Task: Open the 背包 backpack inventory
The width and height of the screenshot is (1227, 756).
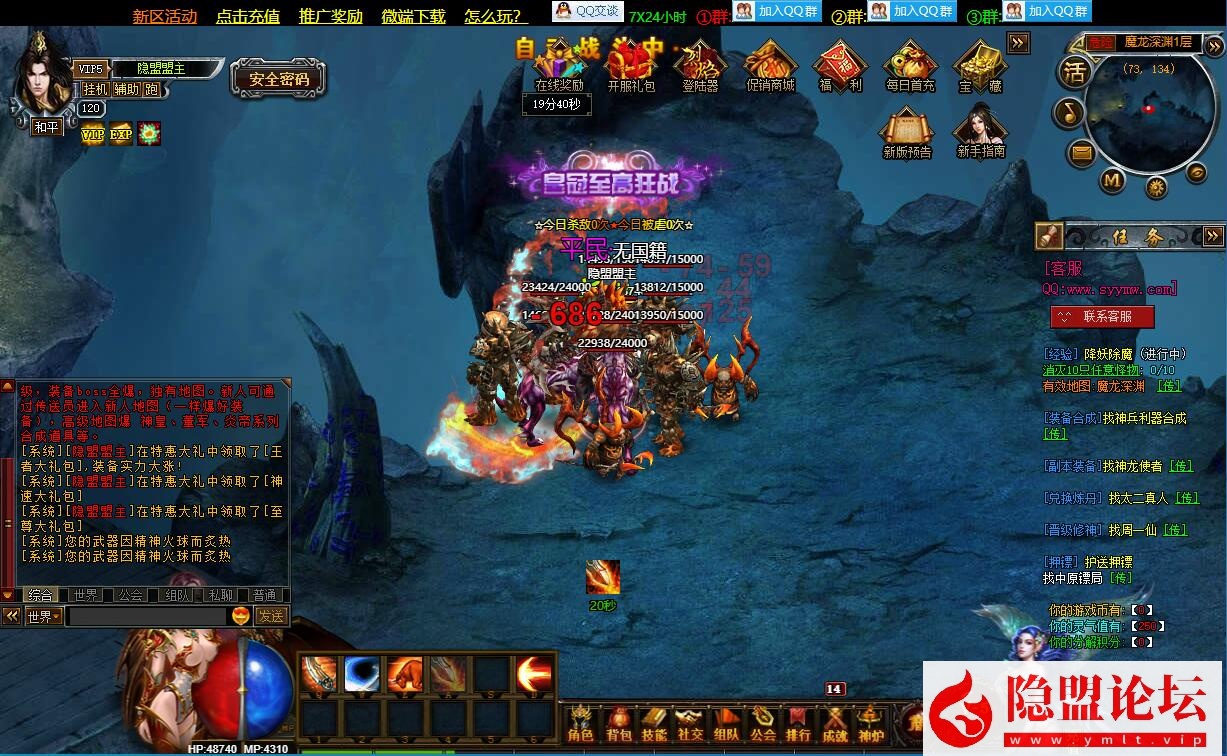Action: click(x=619, y=724)
